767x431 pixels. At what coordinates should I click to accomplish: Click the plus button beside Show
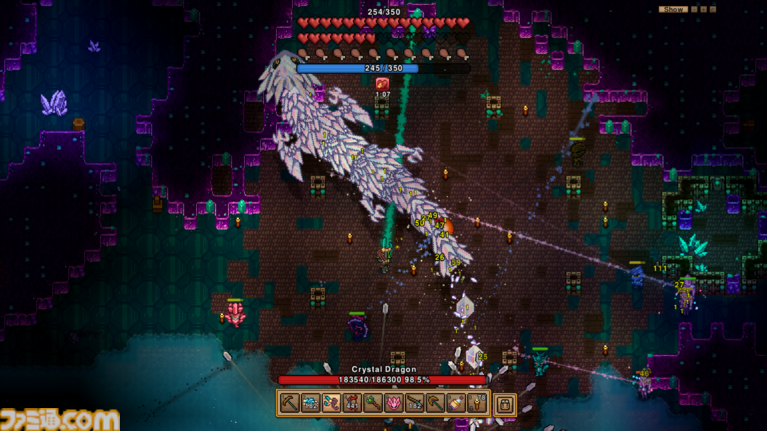coord(703,9)
